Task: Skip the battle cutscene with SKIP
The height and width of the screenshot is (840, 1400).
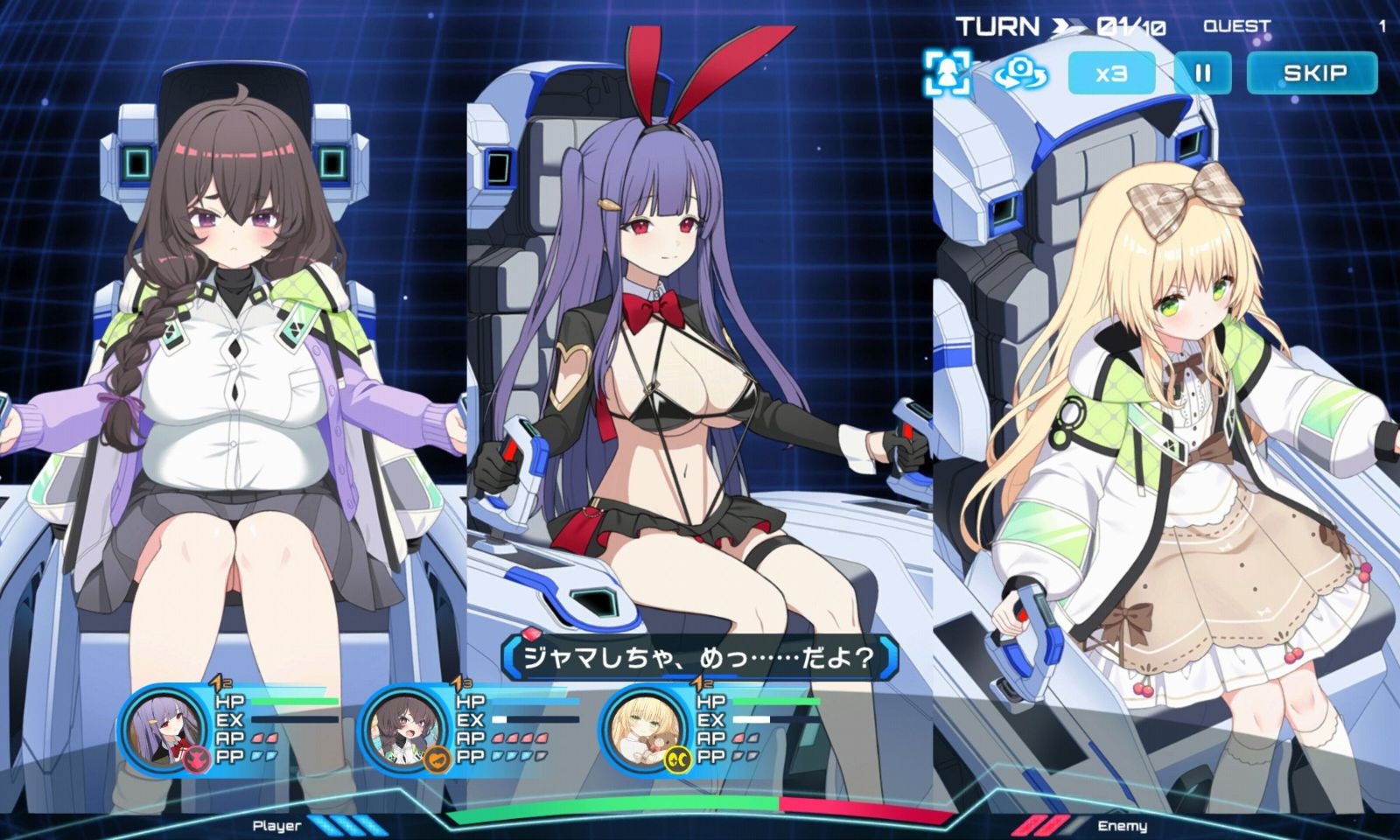Action: [x=1312, y=73]
